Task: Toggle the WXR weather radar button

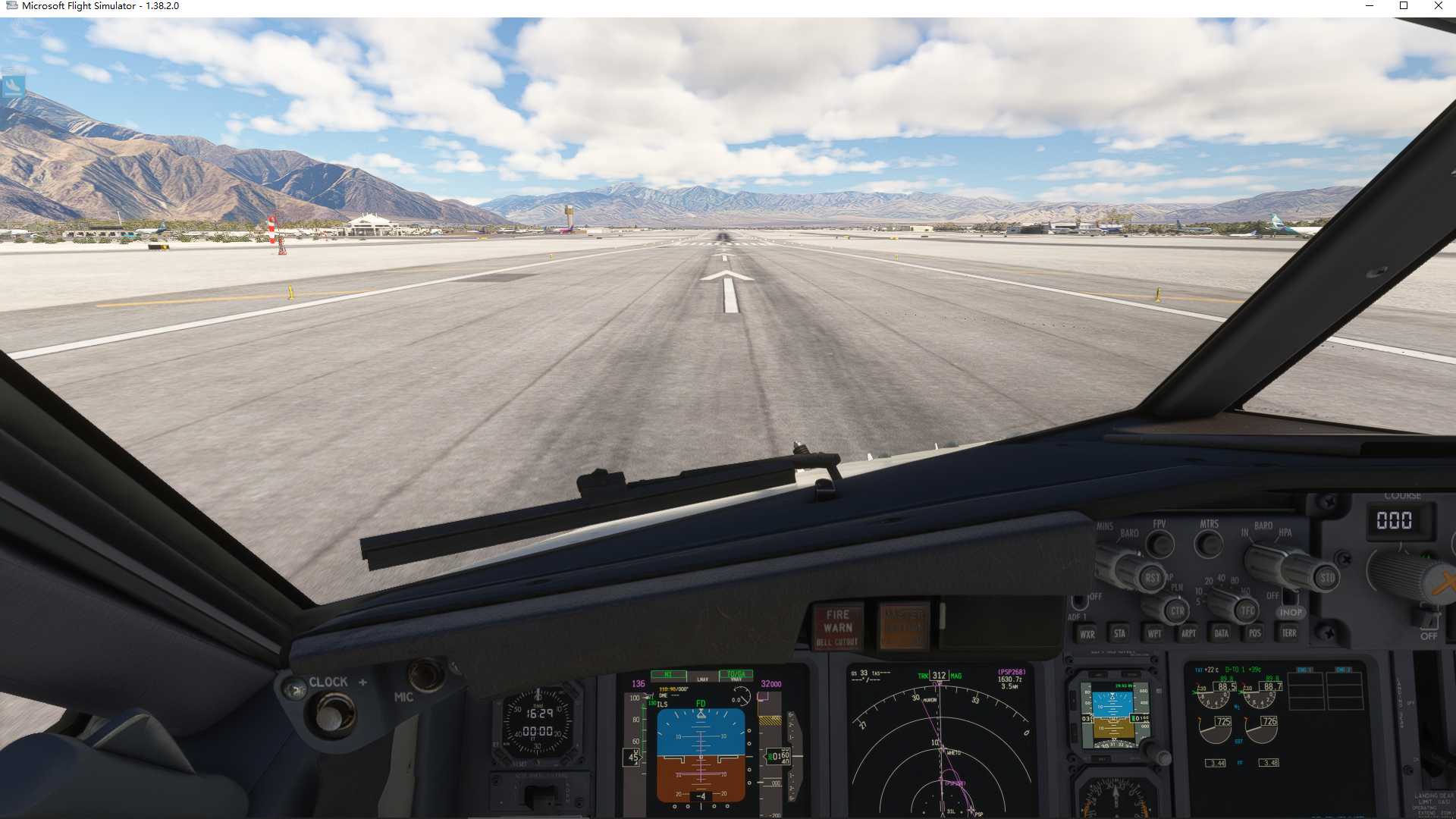Action: pyautogui.click(x=1087, y=634)
